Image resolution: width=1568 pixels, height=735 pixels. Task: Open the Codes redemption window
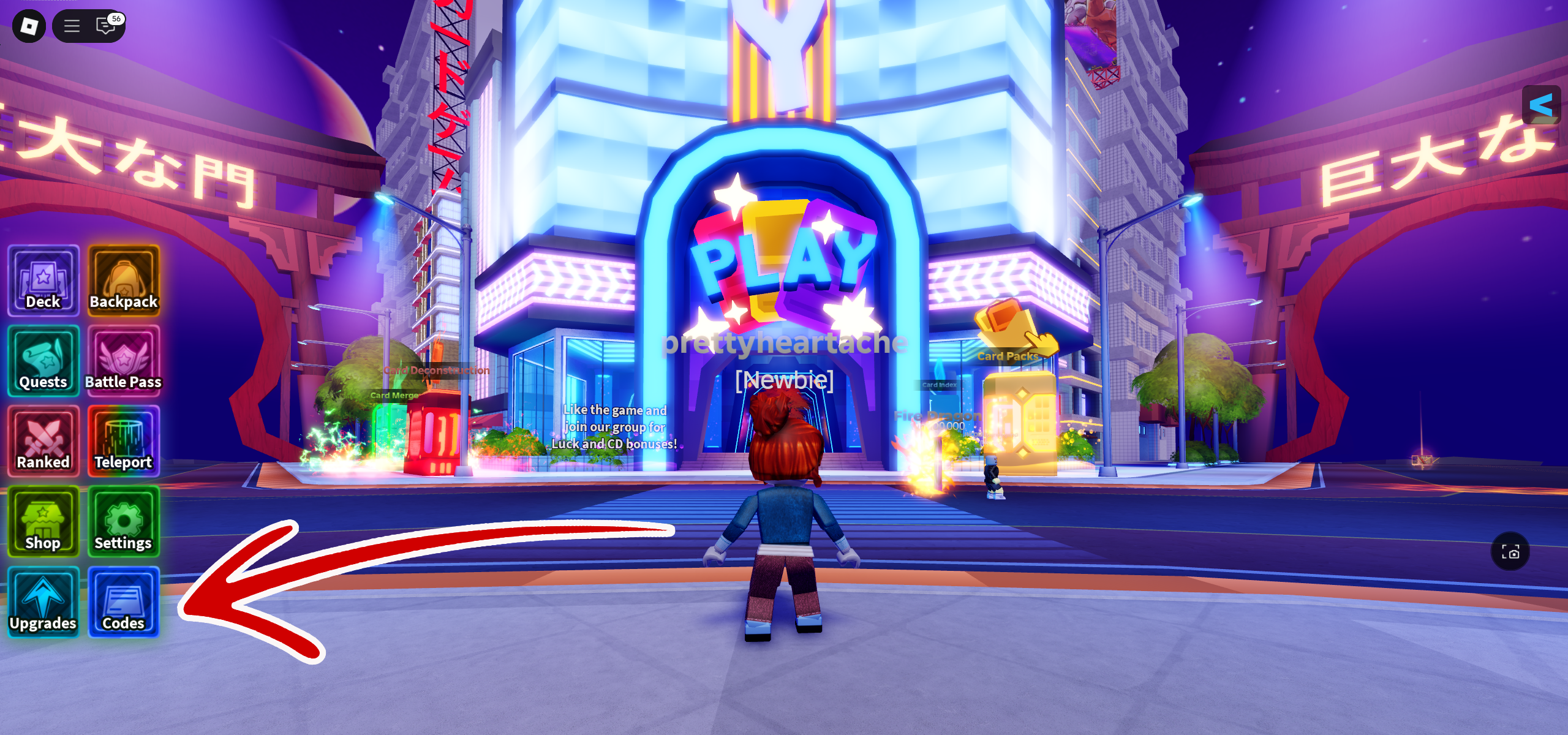124,602
